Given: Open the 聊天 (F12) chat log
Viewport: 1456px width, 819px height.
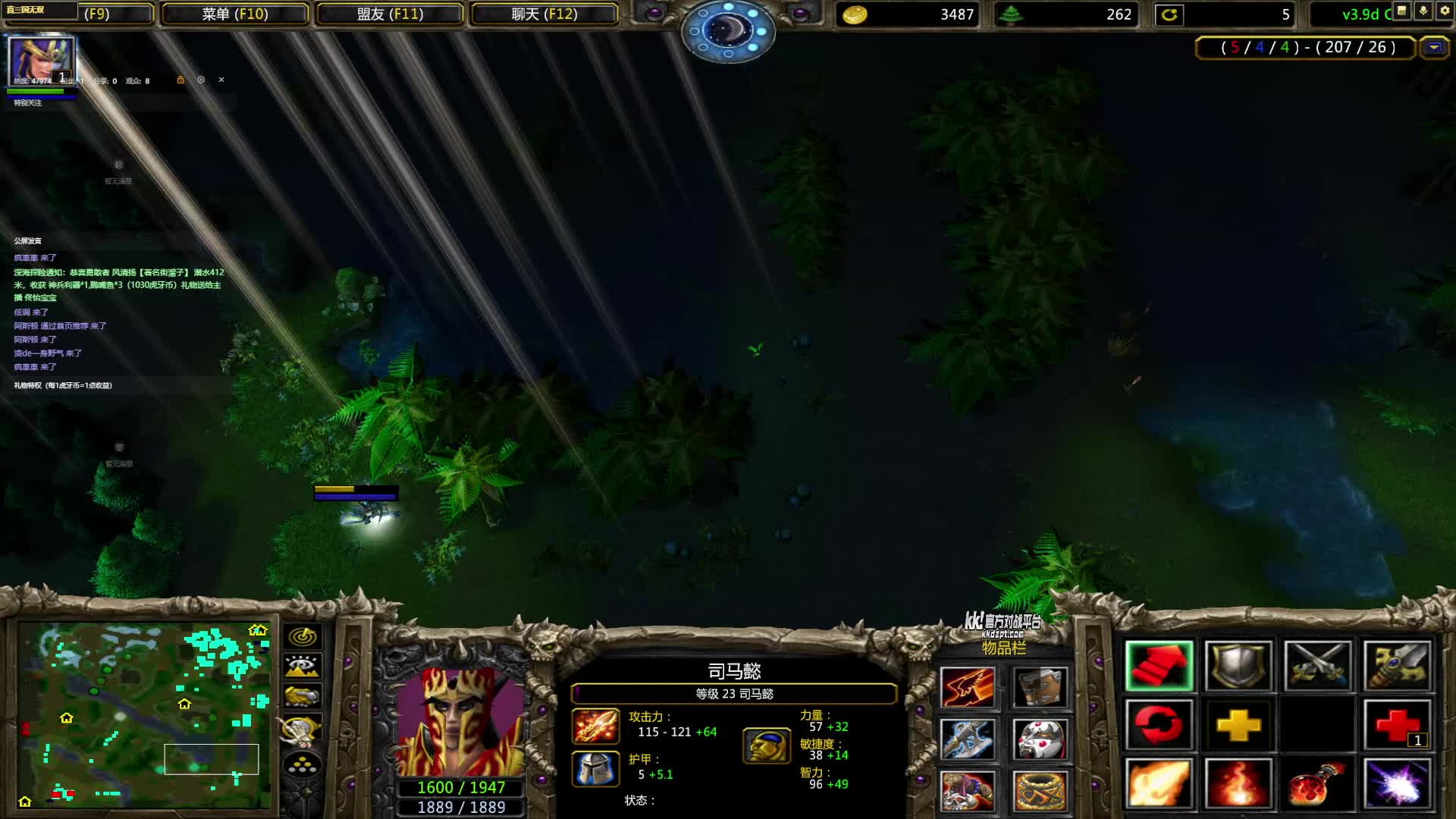Looking at the screenshot, I should tap(544, 14).
